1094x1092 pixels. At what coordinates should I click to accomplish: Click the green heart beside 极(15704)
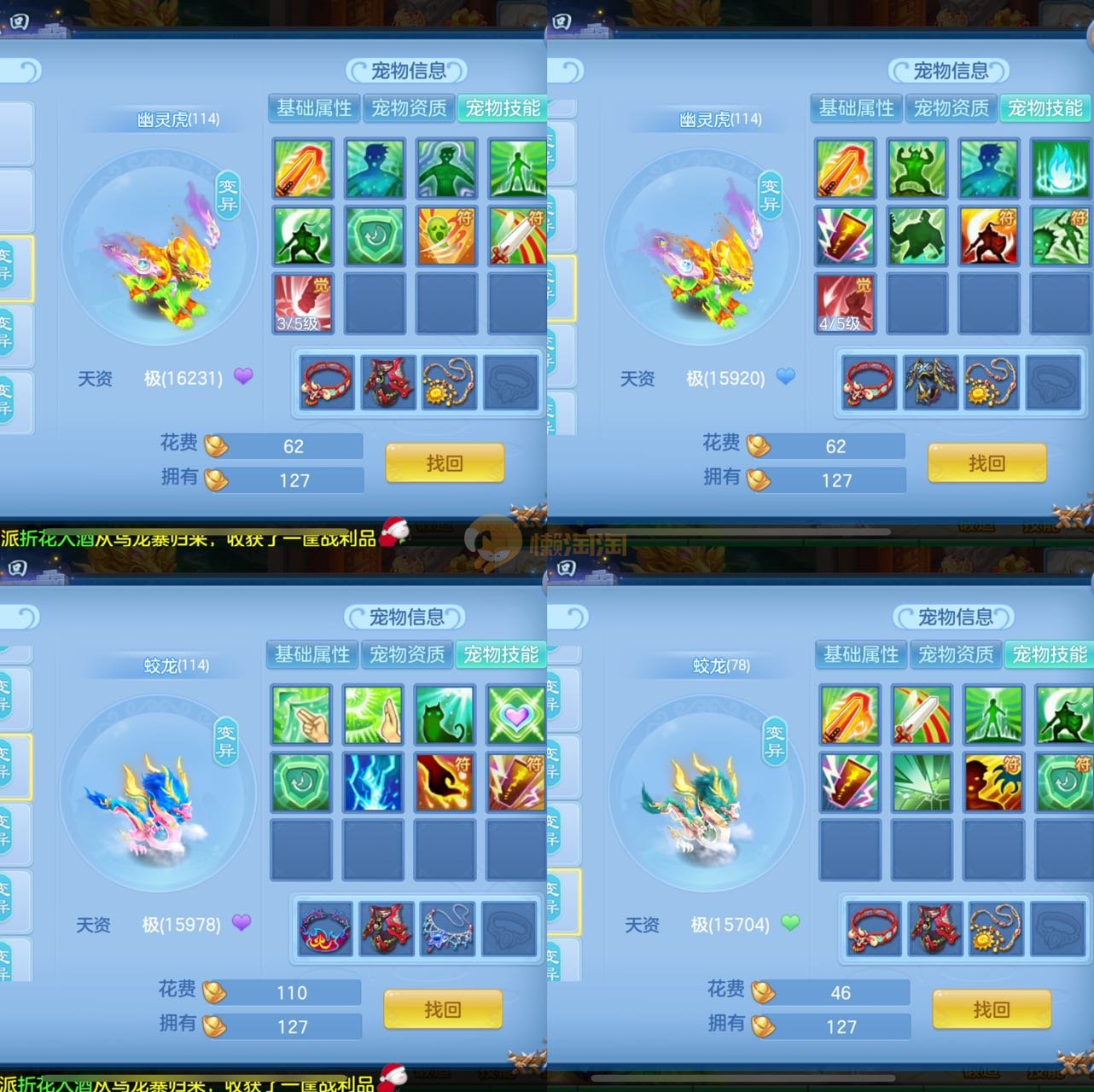(791, 922)
